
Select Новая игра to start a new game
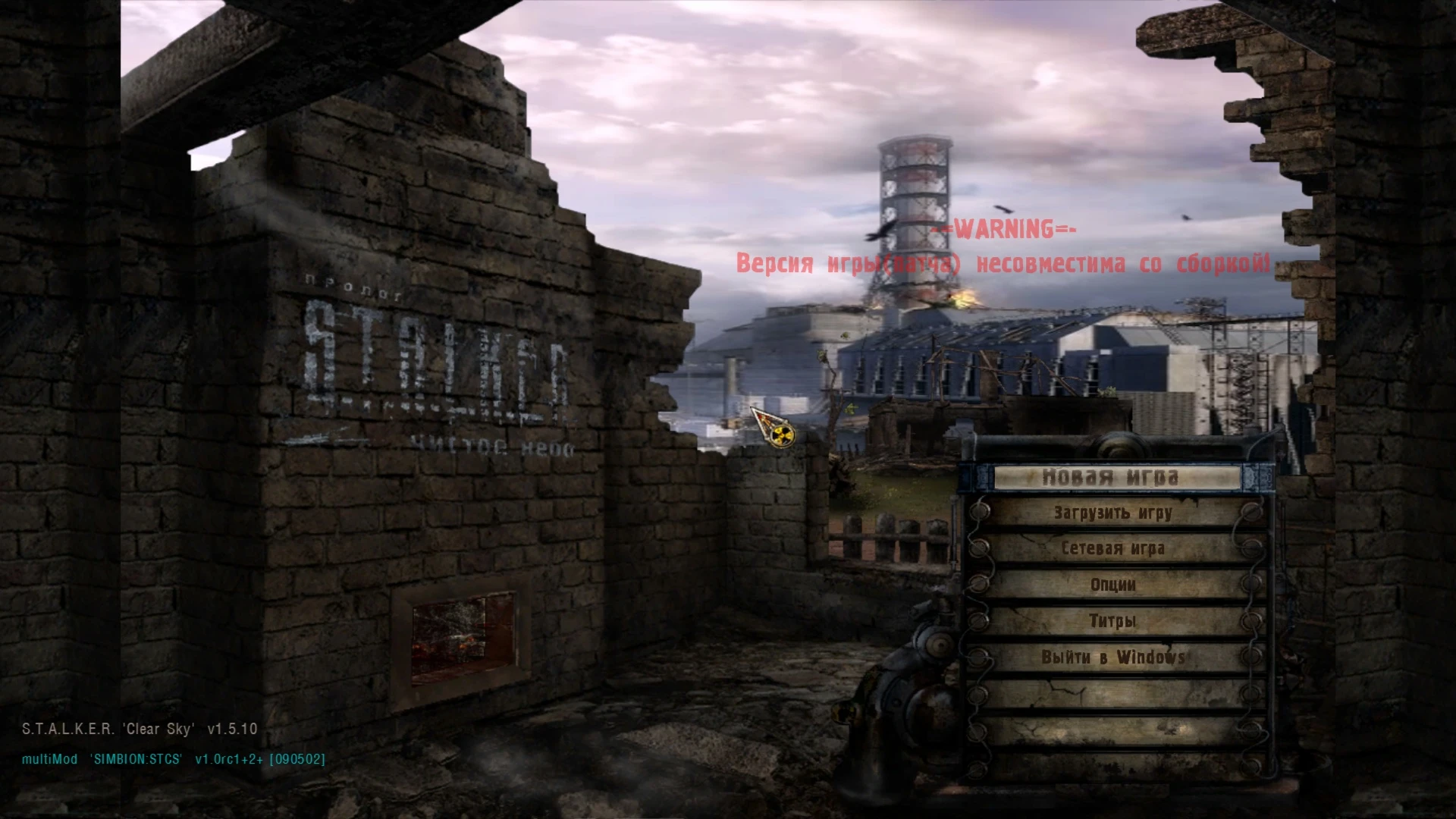(1112, 476)
